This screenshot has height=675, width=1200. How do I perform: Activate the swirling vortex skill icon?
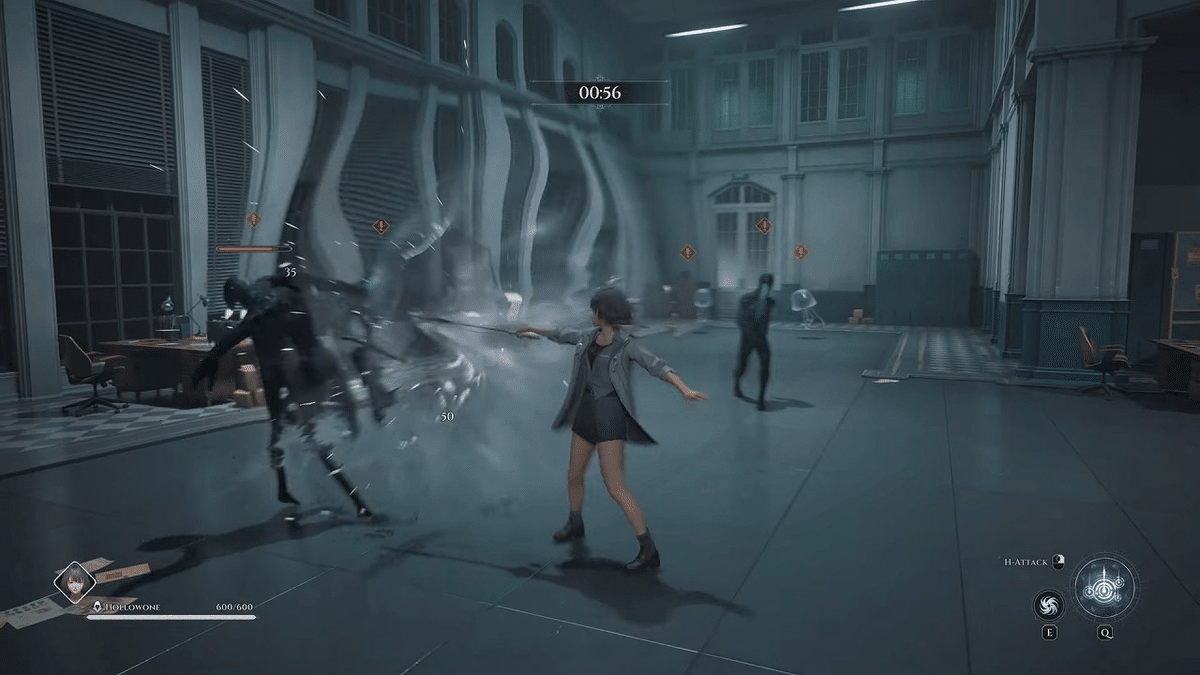point(1049,605)
